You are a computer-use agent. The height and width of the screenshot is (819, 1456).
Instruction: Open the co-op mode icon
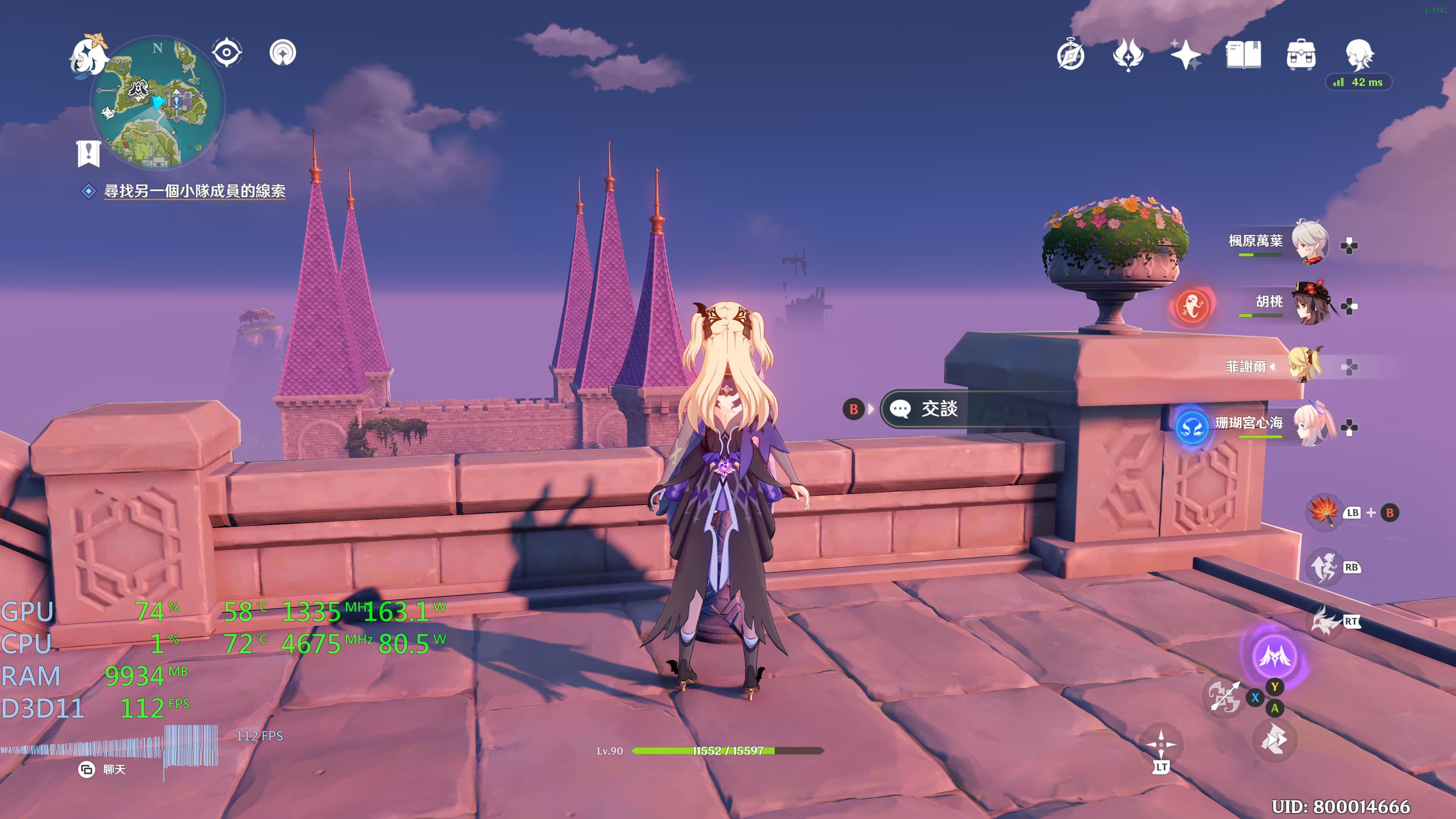pos(282,53)
